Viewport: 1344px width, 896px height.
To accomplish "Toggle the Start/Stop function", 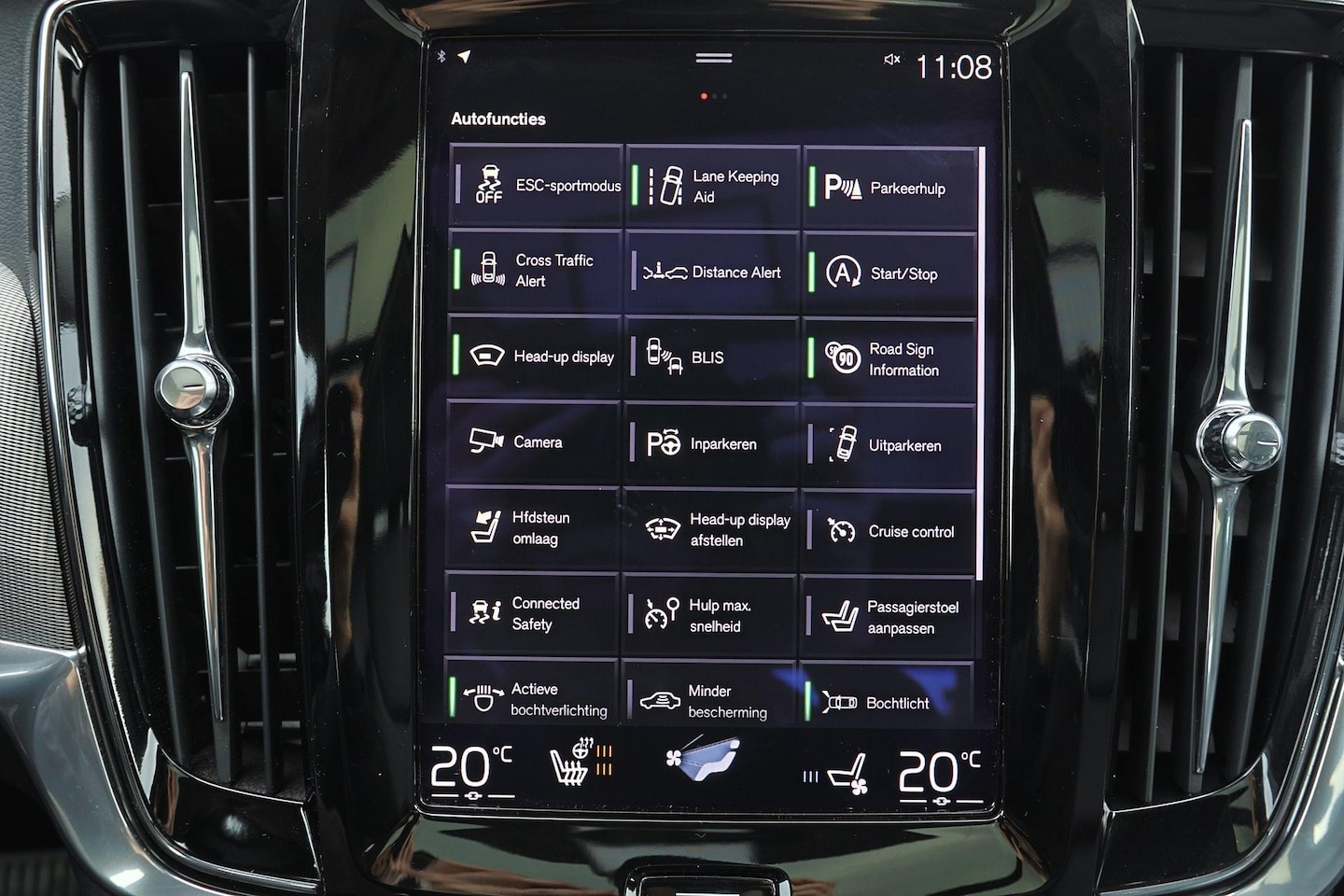I will point(889,273).
